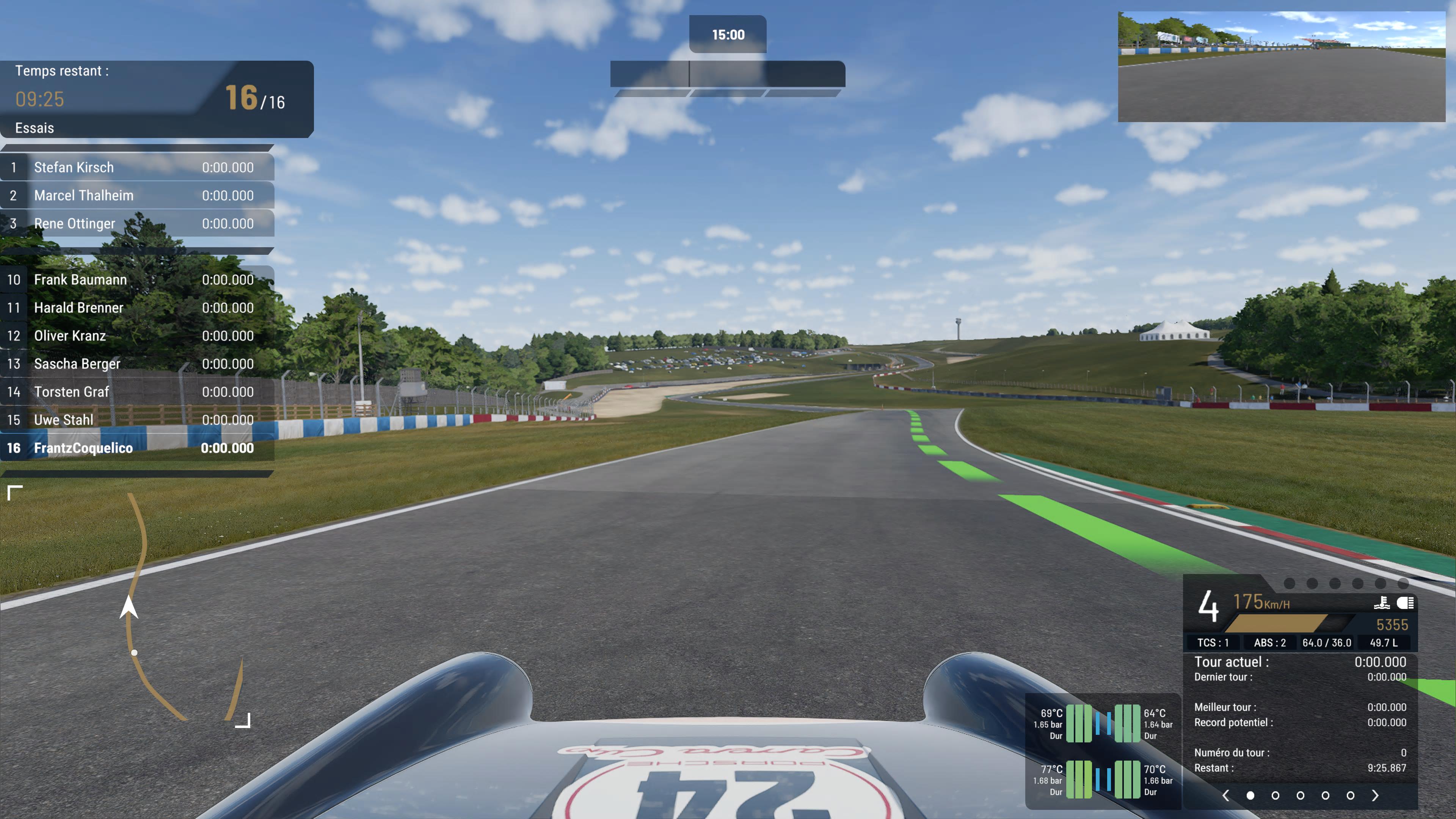Viewport: 1456px width, 819px height.
Task: Go to the previous lap-info page arrow
Action: point(1225,795)
